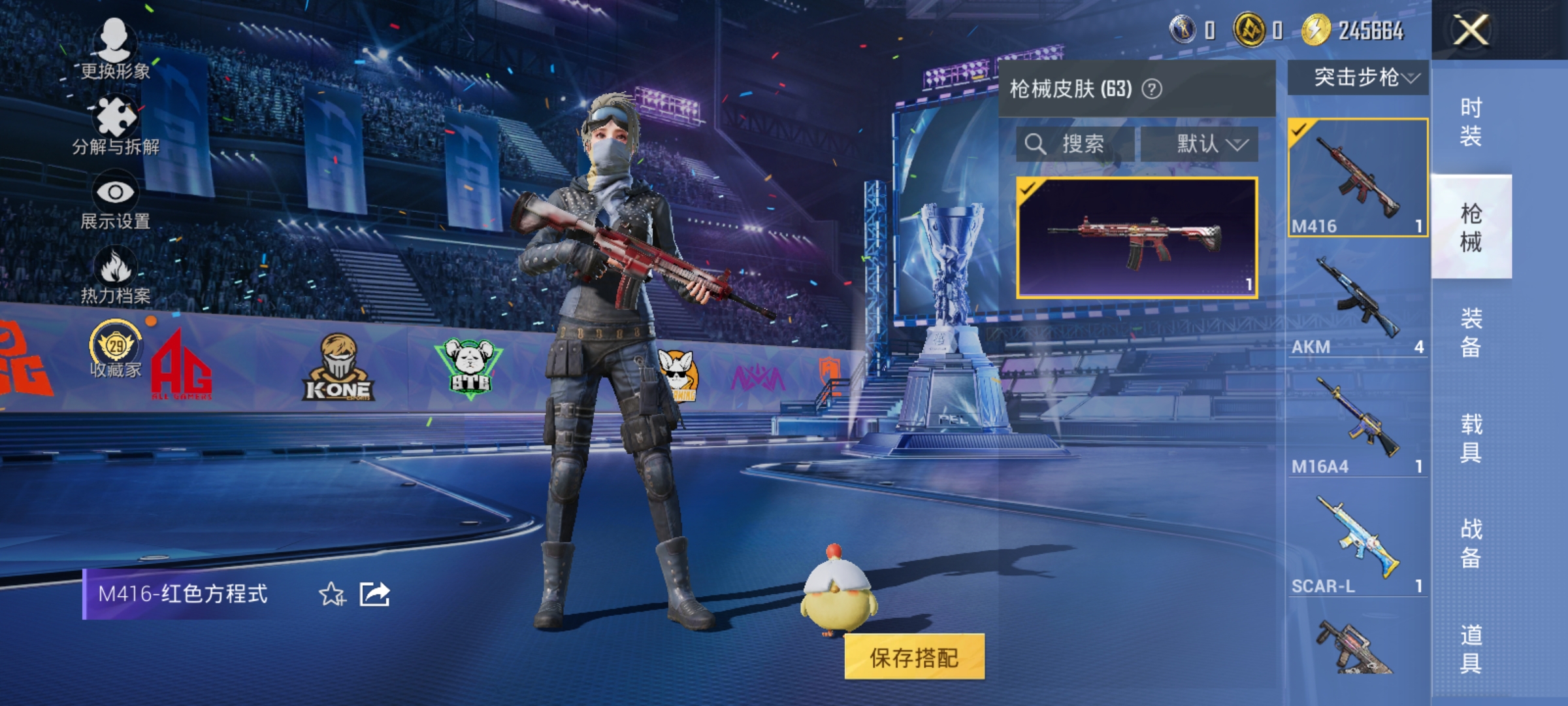Screen dimensions: 1568x706
Task: Open the search 搜索 magnifier
Action: (x=1036, y=144)
